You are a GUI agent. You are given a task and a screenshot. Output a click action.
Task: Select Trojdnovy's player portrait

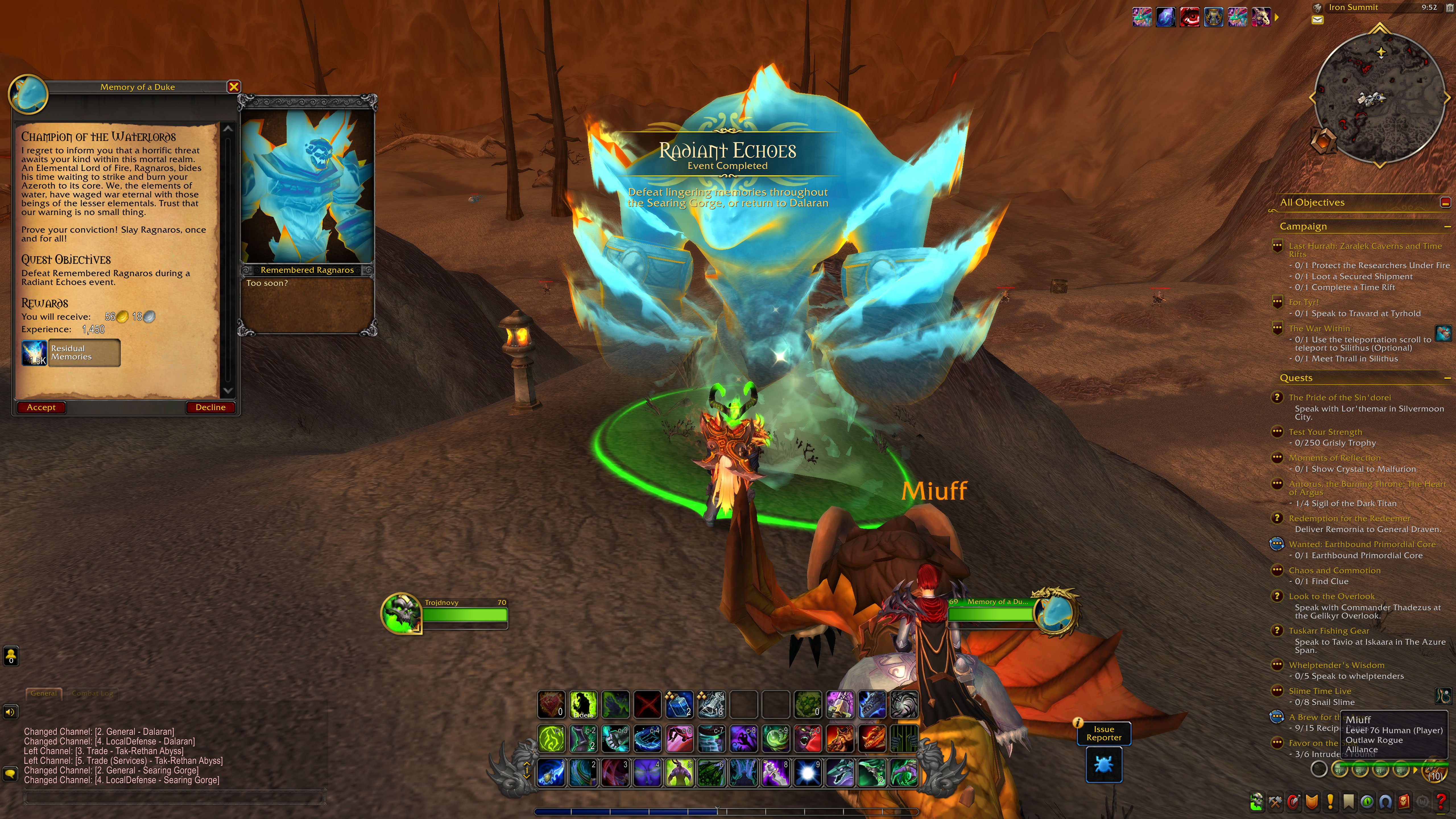point(401,613)
